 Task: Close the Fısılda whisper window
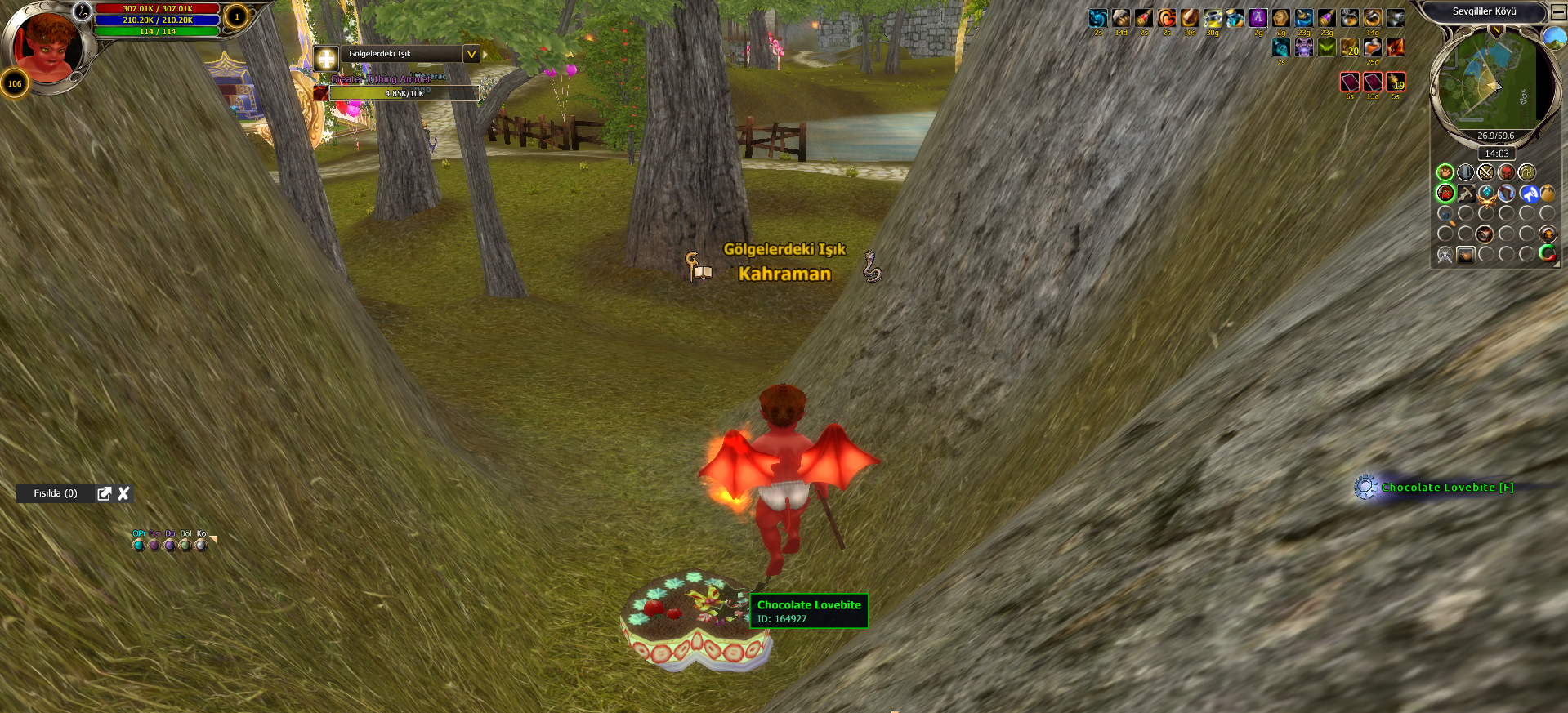pyautogui.click(x=124, y=493)
